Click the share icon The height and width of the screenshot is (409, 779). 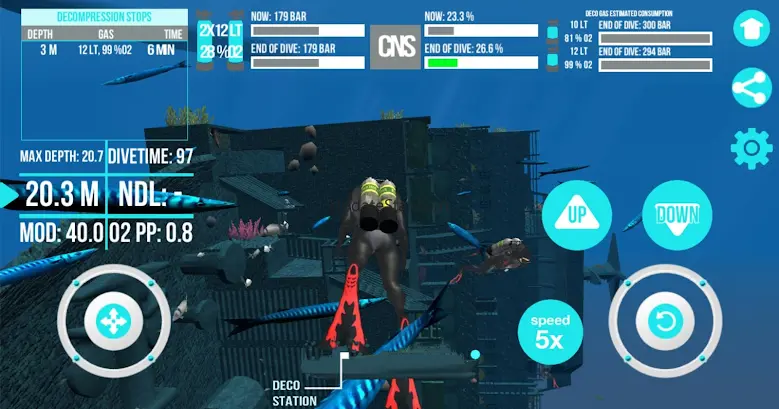tap(751, 88)
